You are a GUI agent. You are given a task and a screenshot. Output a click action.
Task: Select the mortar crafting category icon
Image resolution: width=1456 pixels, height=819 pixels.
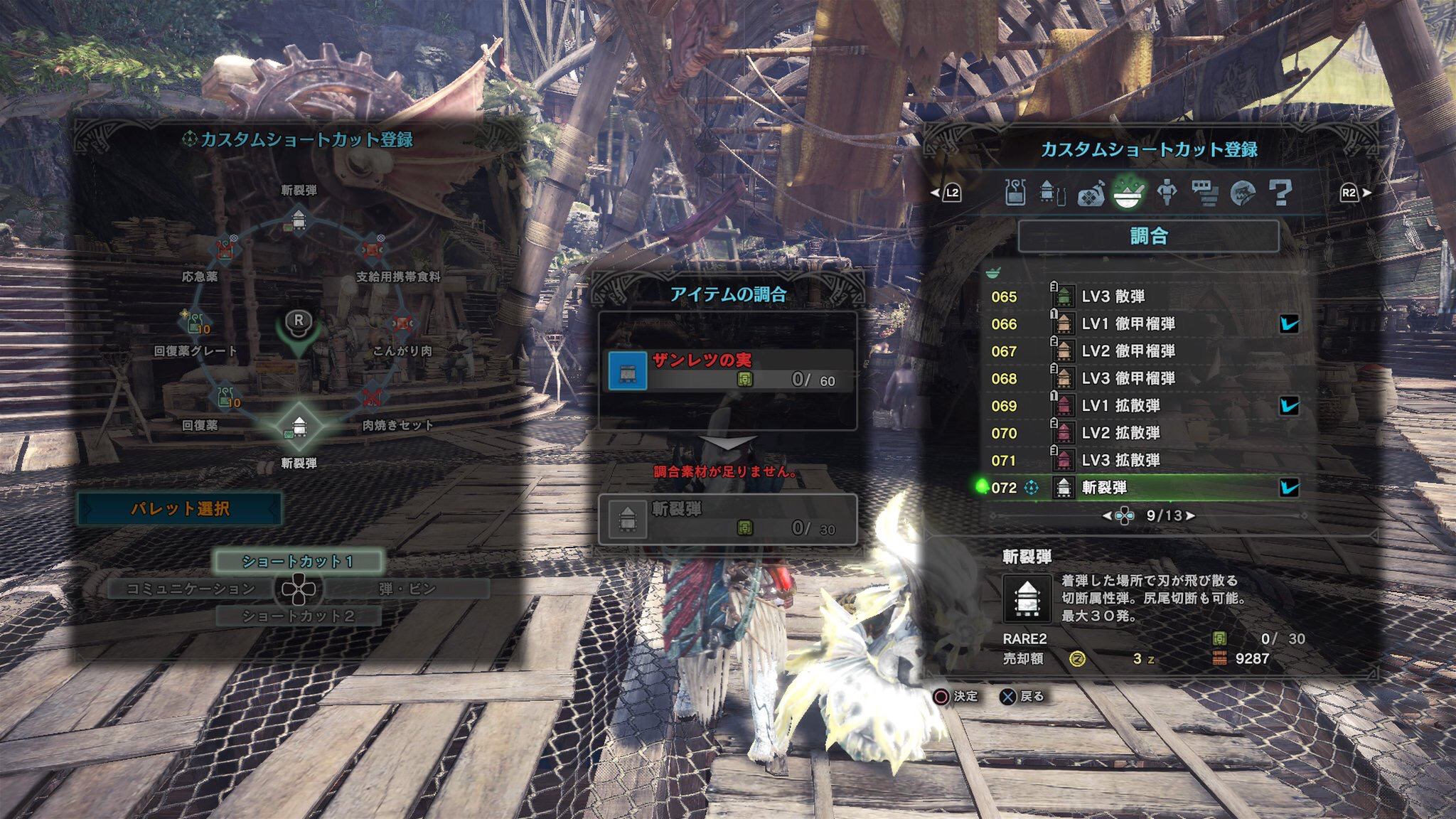(x=1128, y=192)
